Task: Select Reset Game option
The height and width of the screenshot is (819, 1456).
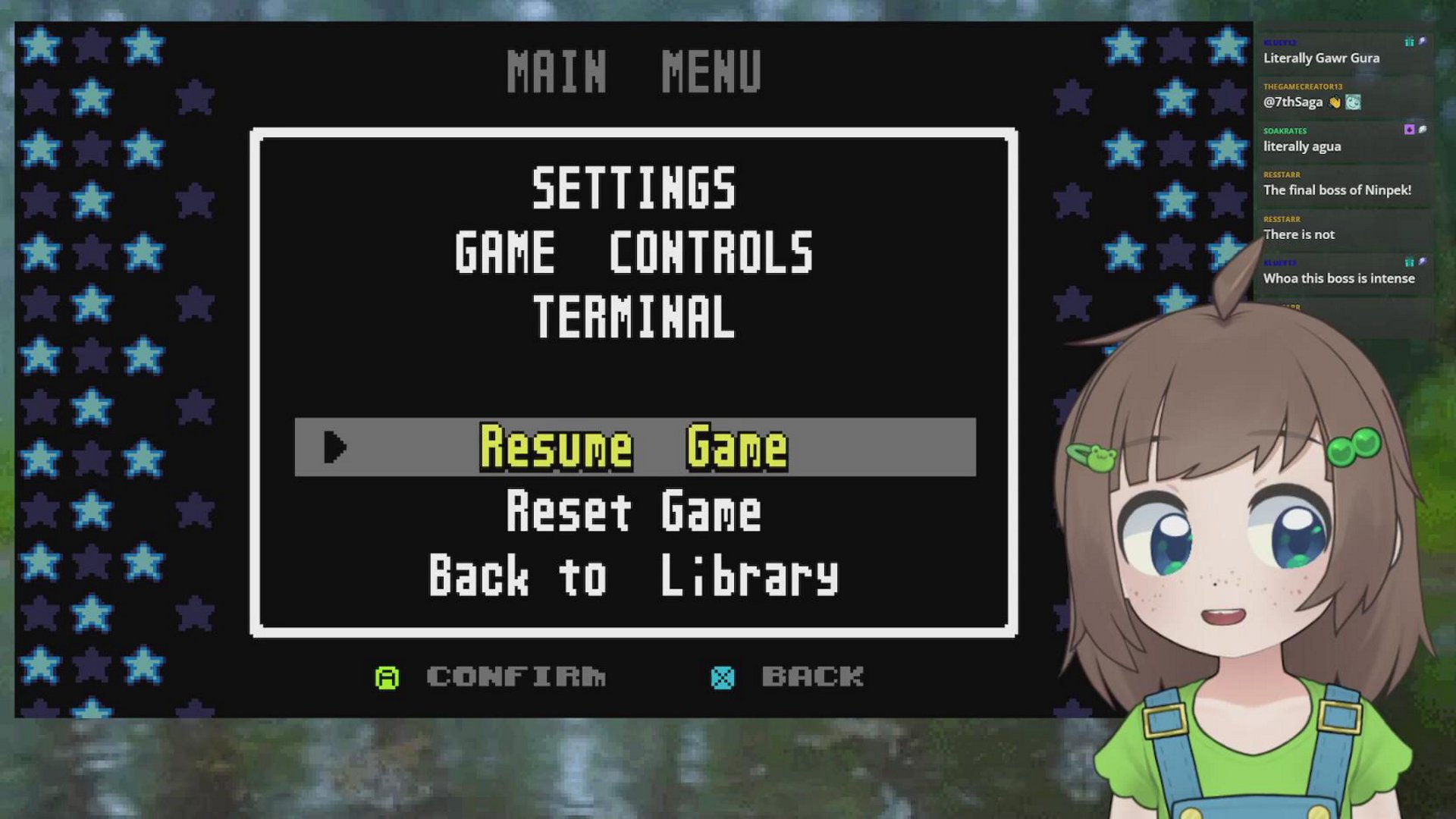Action: [634, 511]
